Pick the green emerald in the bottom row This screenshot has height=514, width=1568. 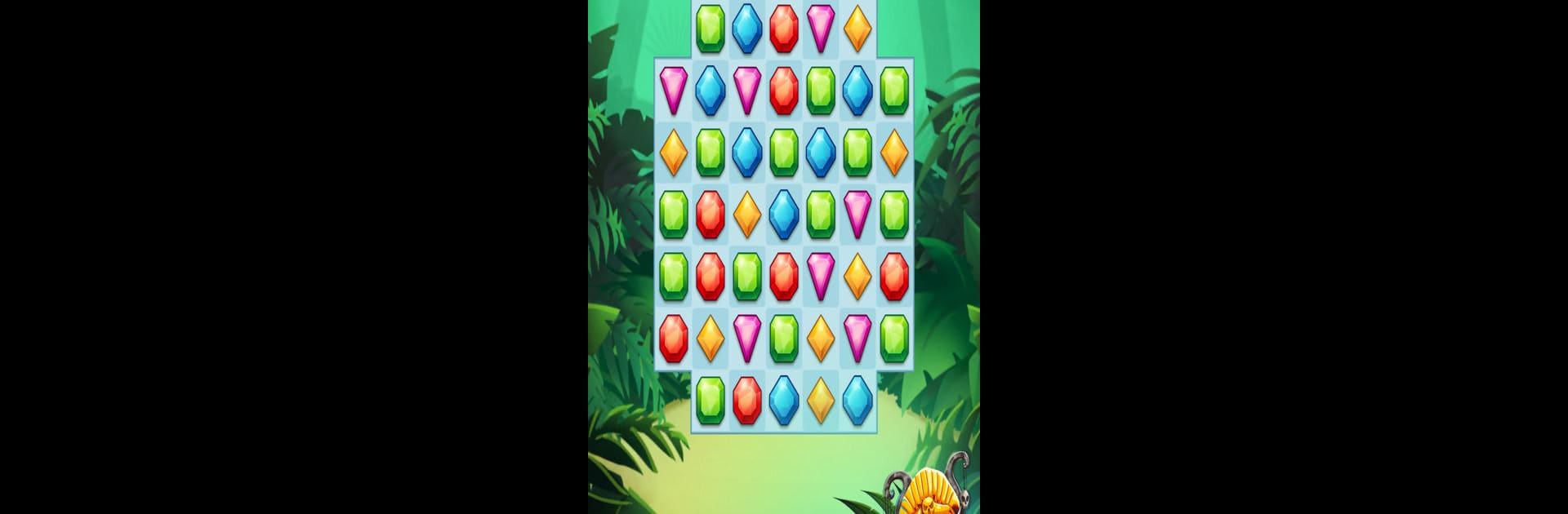tap(710, 400)
